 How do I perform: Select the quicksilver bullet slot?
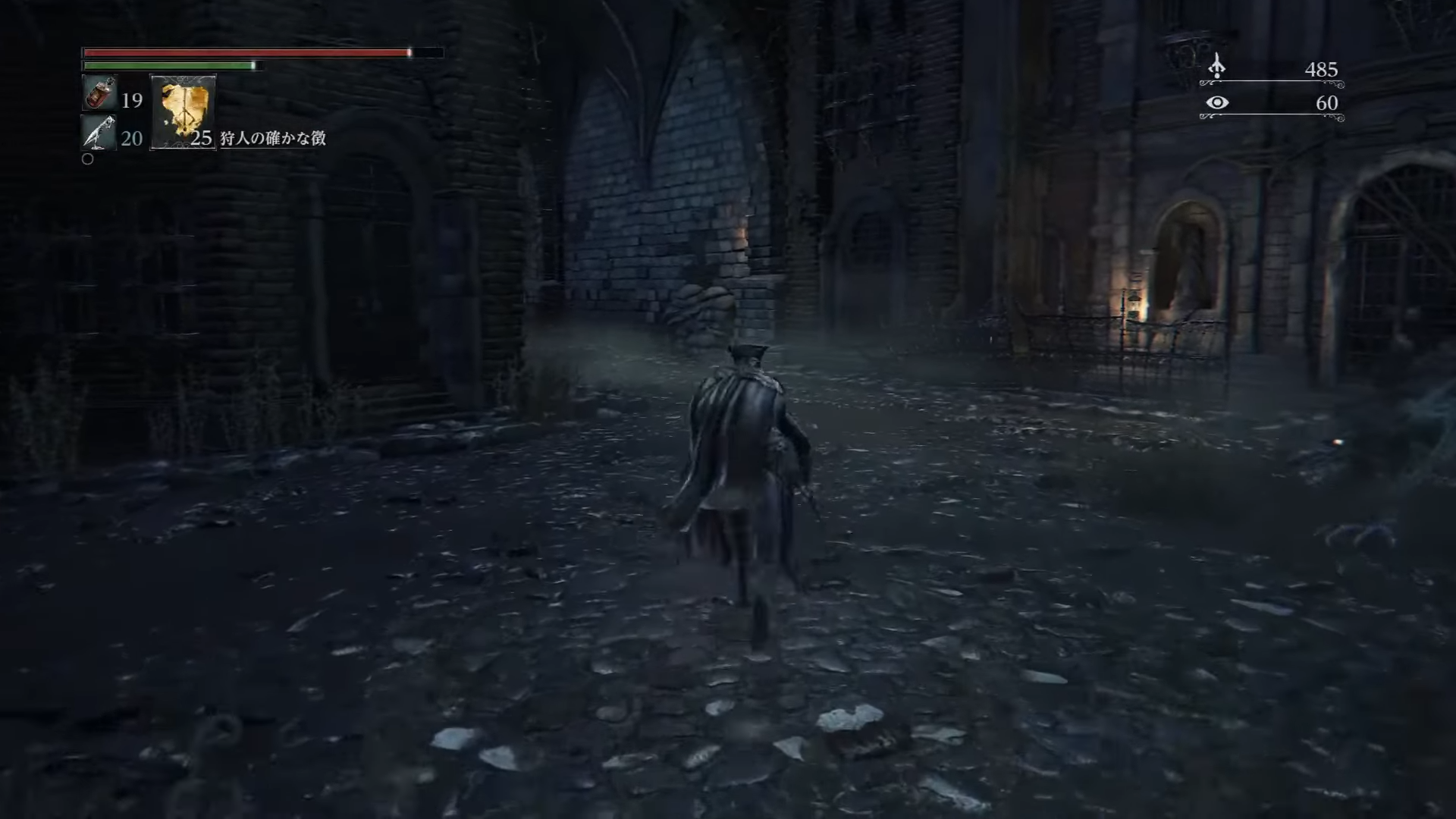tap(99, 133)
